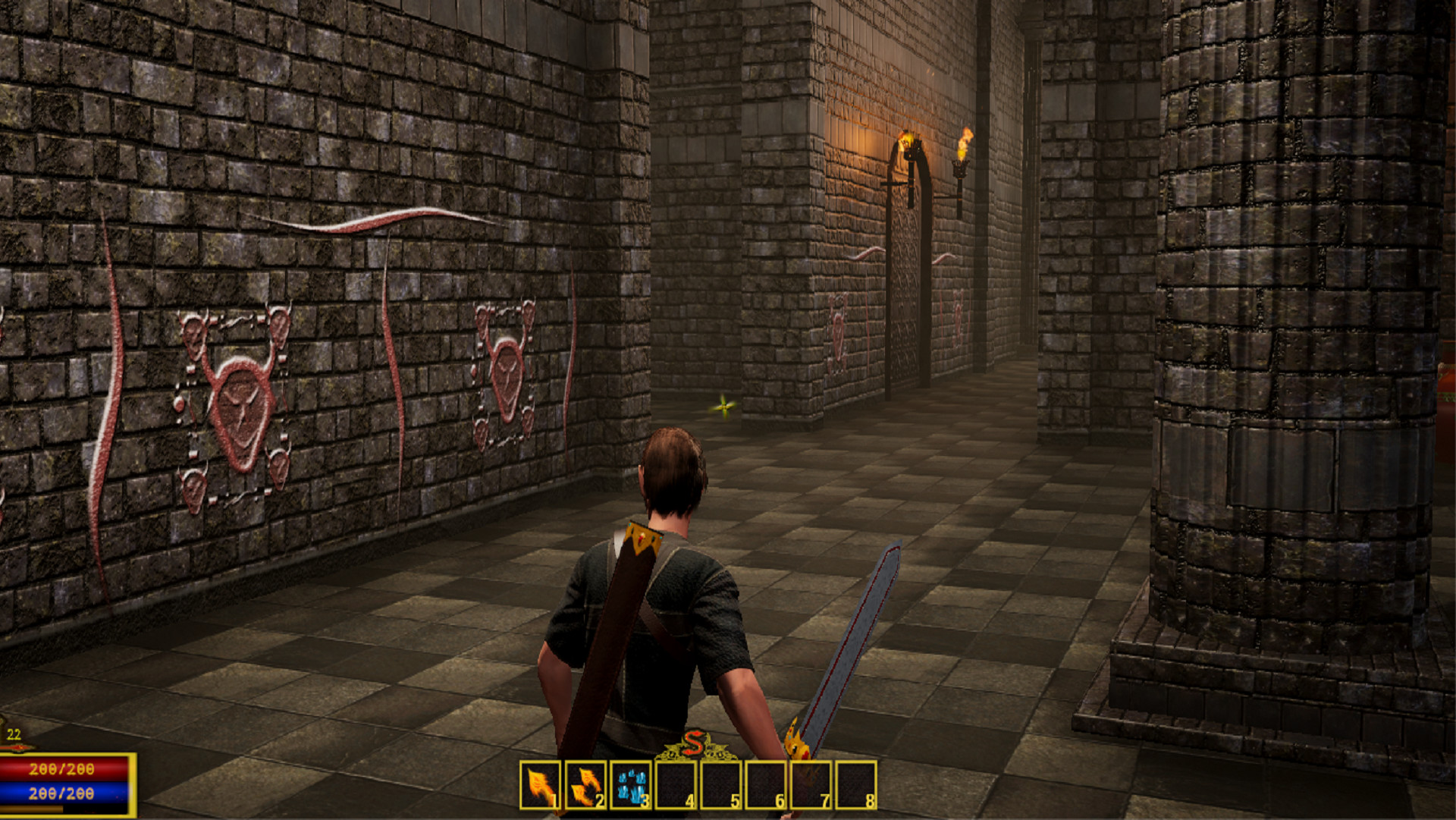Click the blue mana bar showing 200/200
Screen dimensions: 1456x820
pyautogui.click(x=64, y=794)
